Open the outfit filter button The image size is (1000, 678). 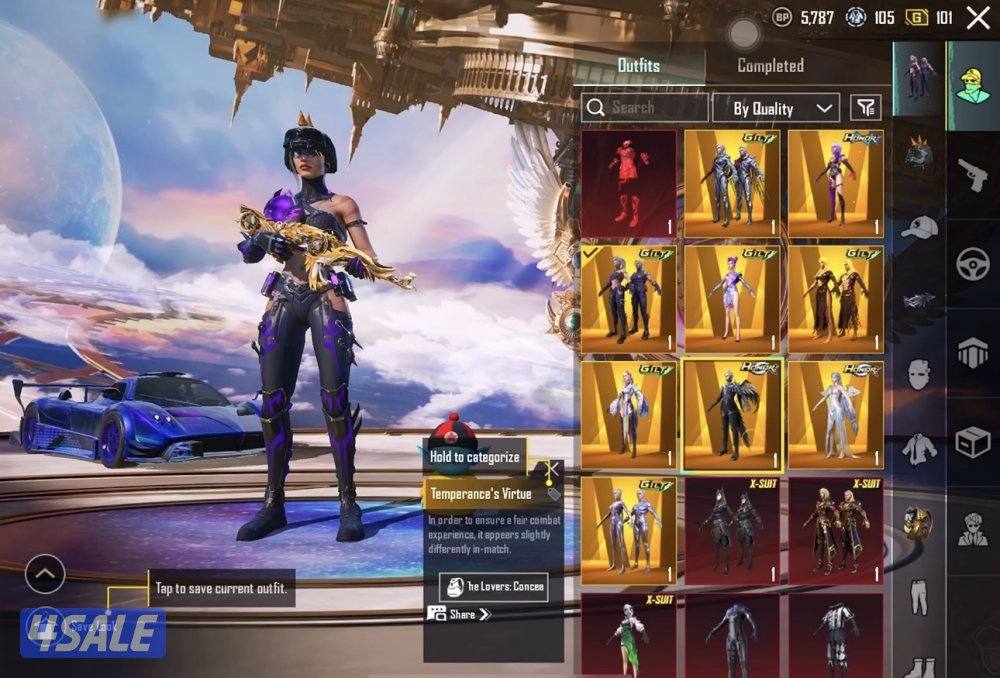point(865,108)
